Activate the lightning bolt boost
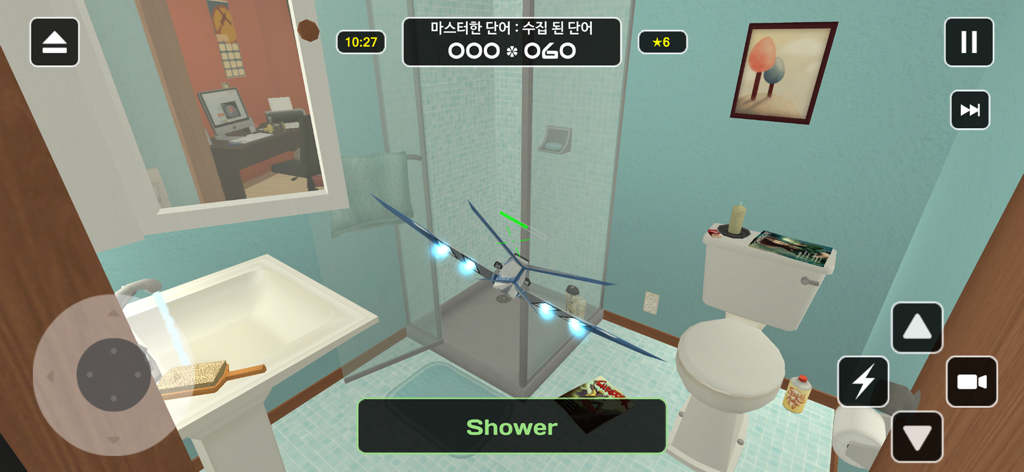 click(863, 381)
